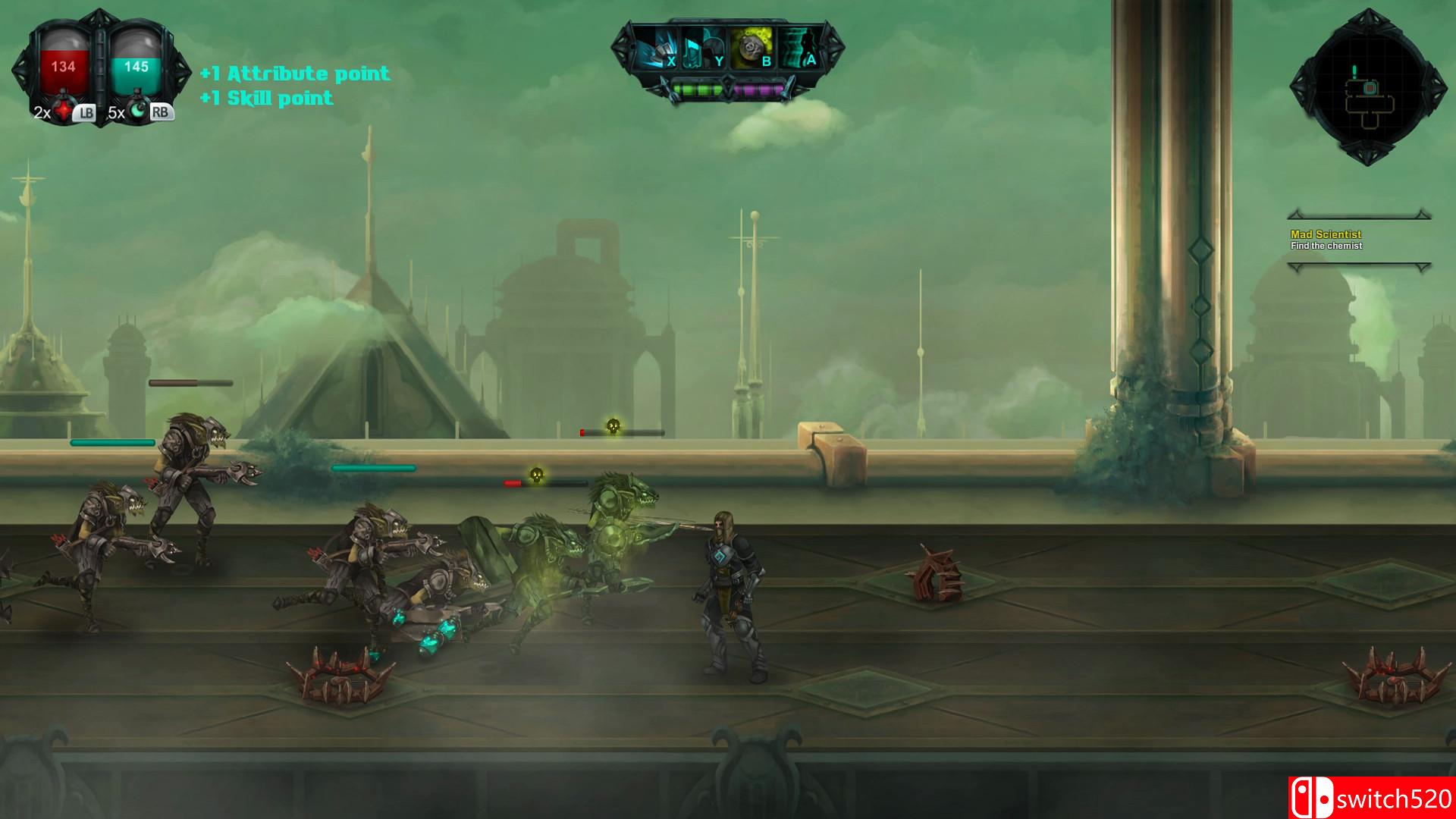Use the red health potion
1456x819 pixels.
tap(64, 113)
